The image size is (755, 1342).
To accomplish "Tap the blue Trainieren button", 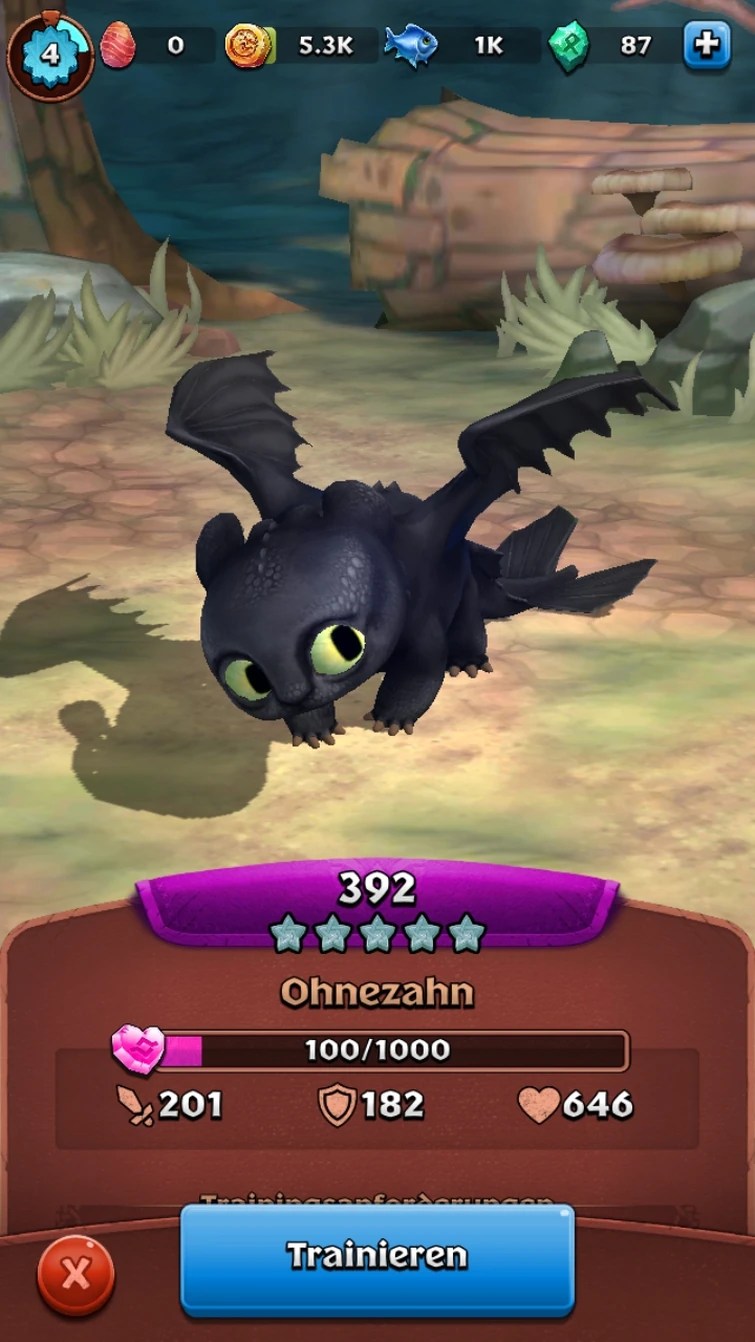I will (x=377, y=1257).
